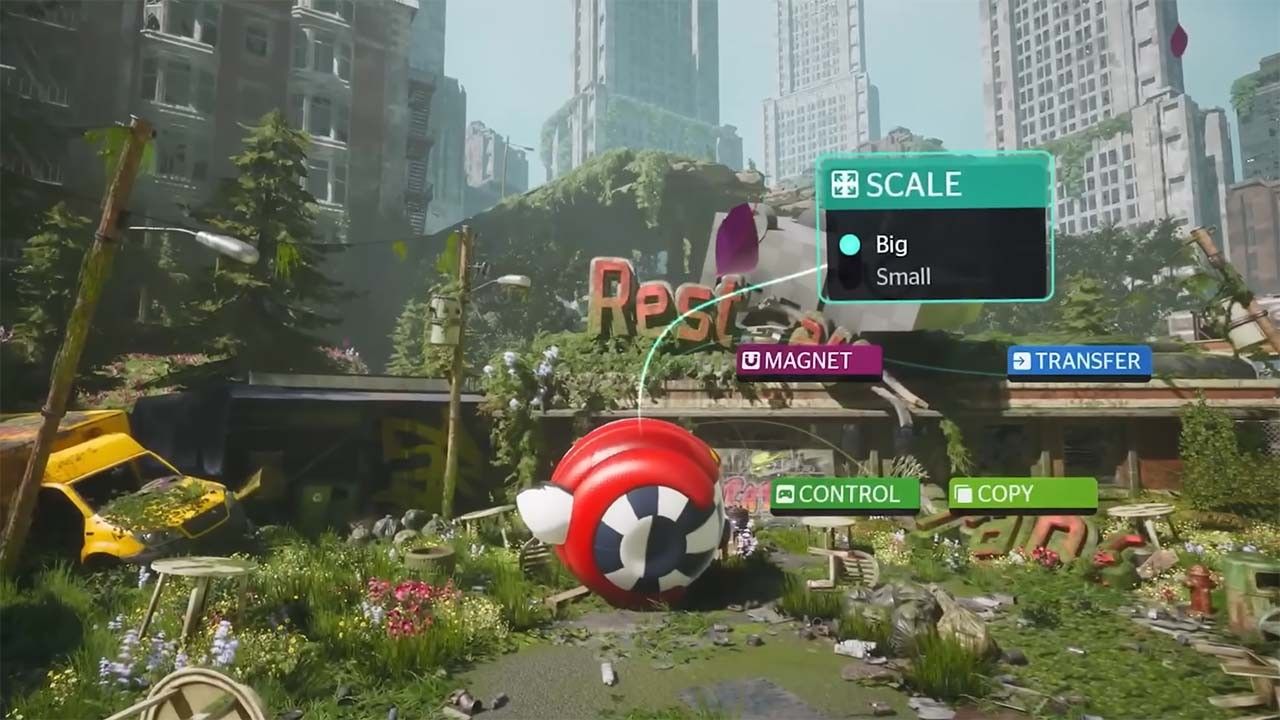The image size is (1280, 720).
Task: Pick the Copy ability tag
Action: [x=1022, y=493]
